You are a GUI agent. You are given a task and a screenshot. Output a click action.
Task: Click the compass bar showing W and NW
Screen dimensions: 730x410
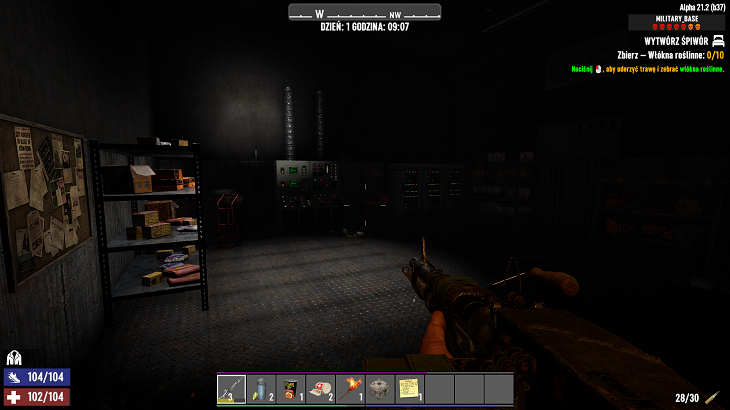pos(364,13)
